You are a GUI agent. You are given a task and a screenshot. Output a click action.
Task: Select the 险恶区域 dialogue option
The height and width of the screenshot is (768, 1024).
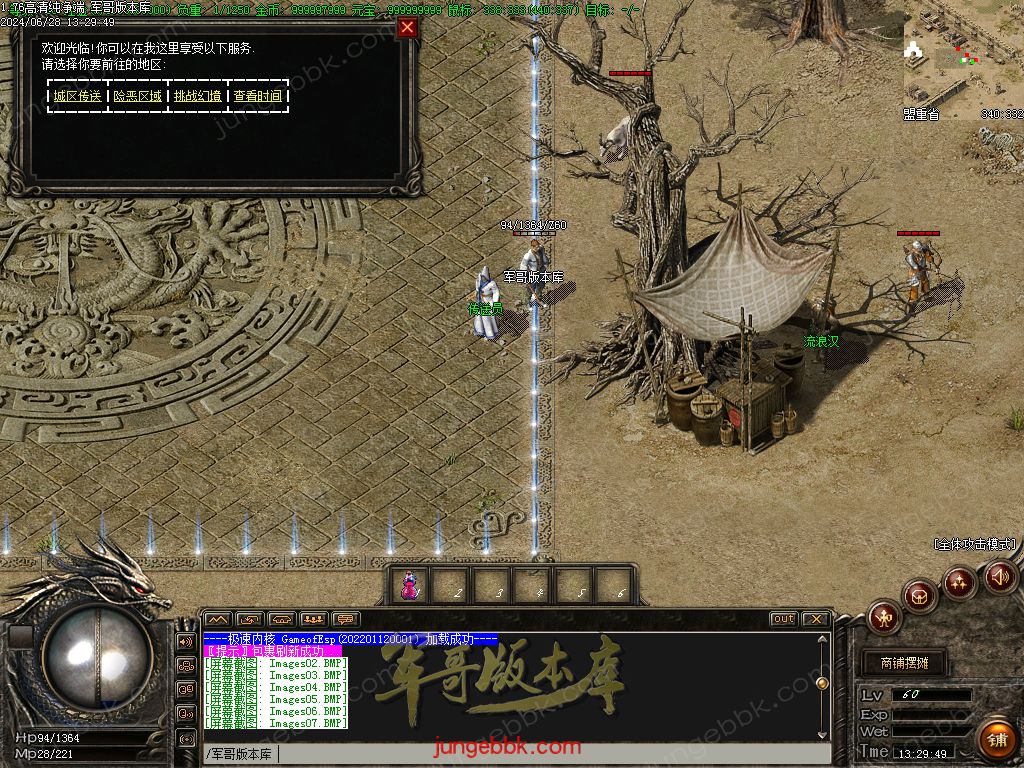138,96
